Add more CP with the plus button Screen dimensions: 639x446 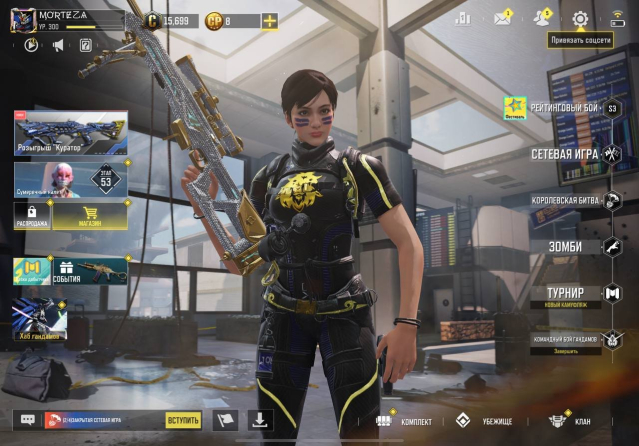click(270, 21)
